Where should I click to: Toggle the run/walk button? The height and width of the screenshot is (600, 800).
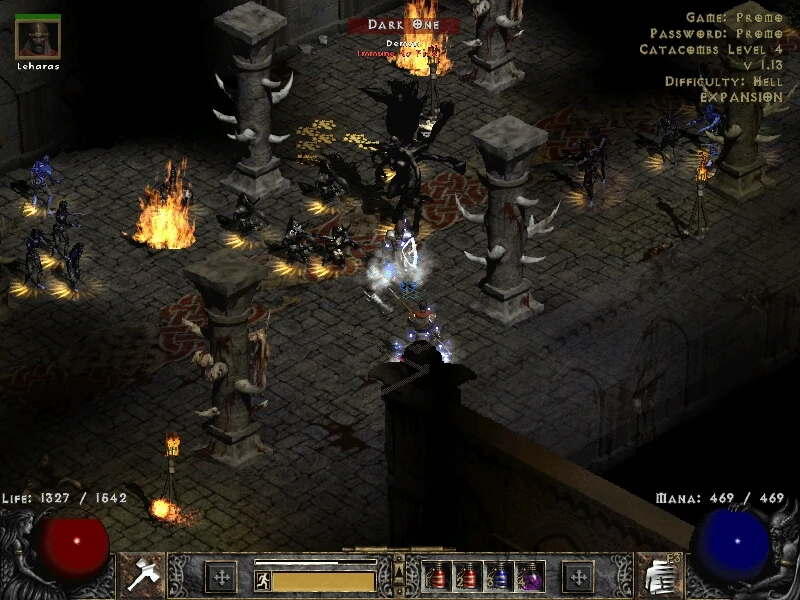[263, 579]
